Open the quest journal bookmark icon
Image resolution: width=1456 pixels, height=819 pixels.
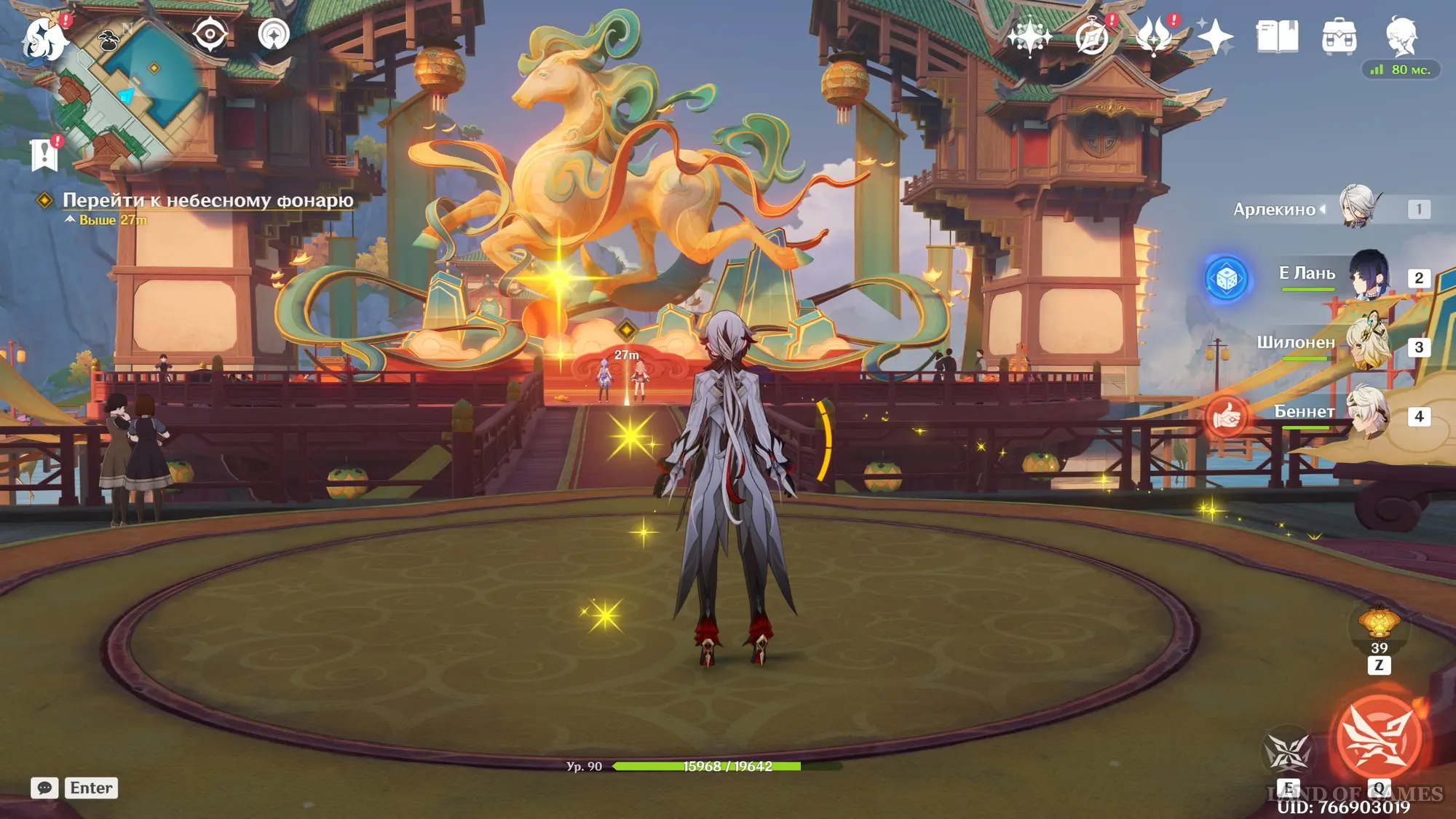pyautogui.click(x=45, y=154)
